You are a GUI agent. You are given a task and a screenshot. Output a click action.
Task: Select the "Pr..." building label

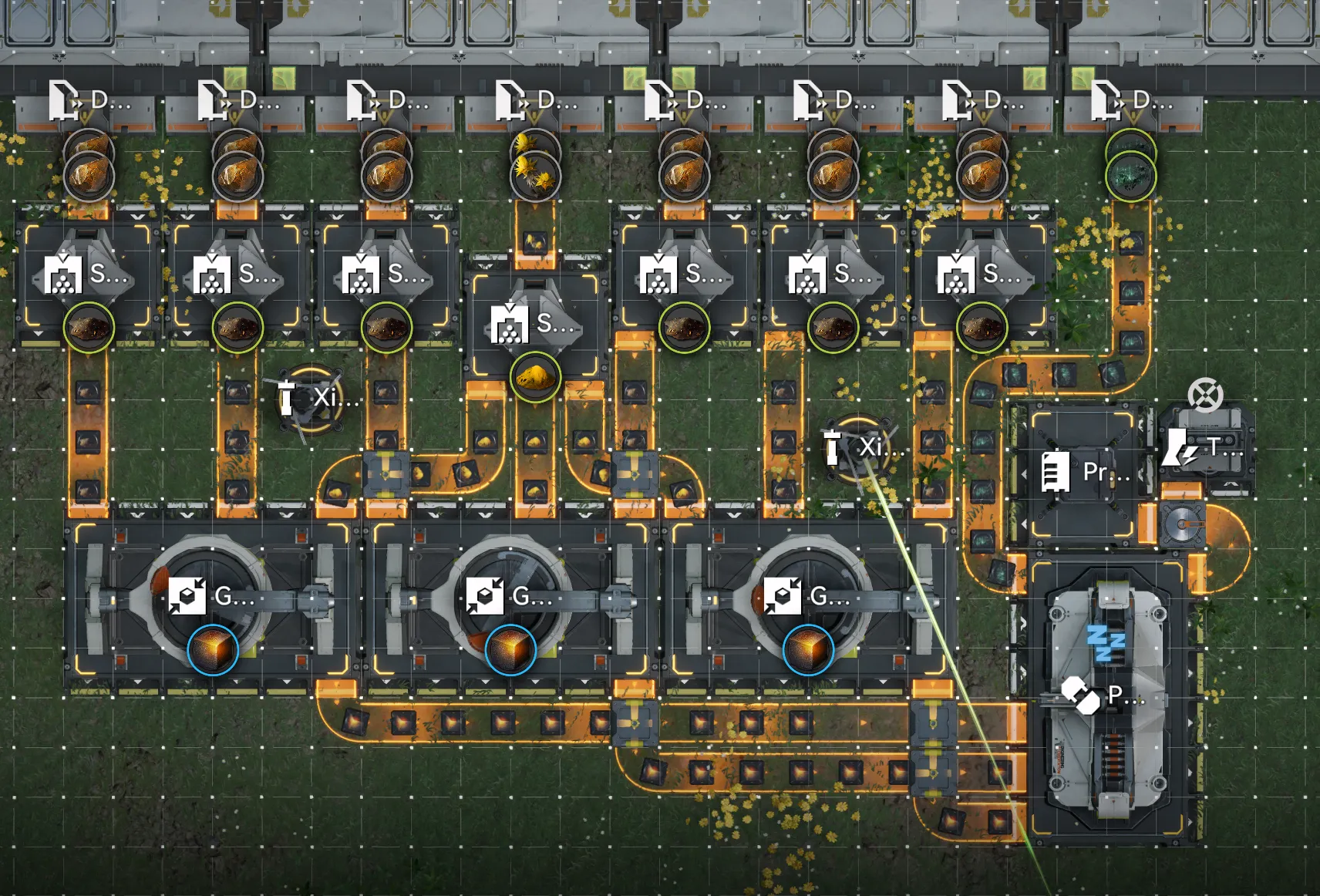point(1086,471)
